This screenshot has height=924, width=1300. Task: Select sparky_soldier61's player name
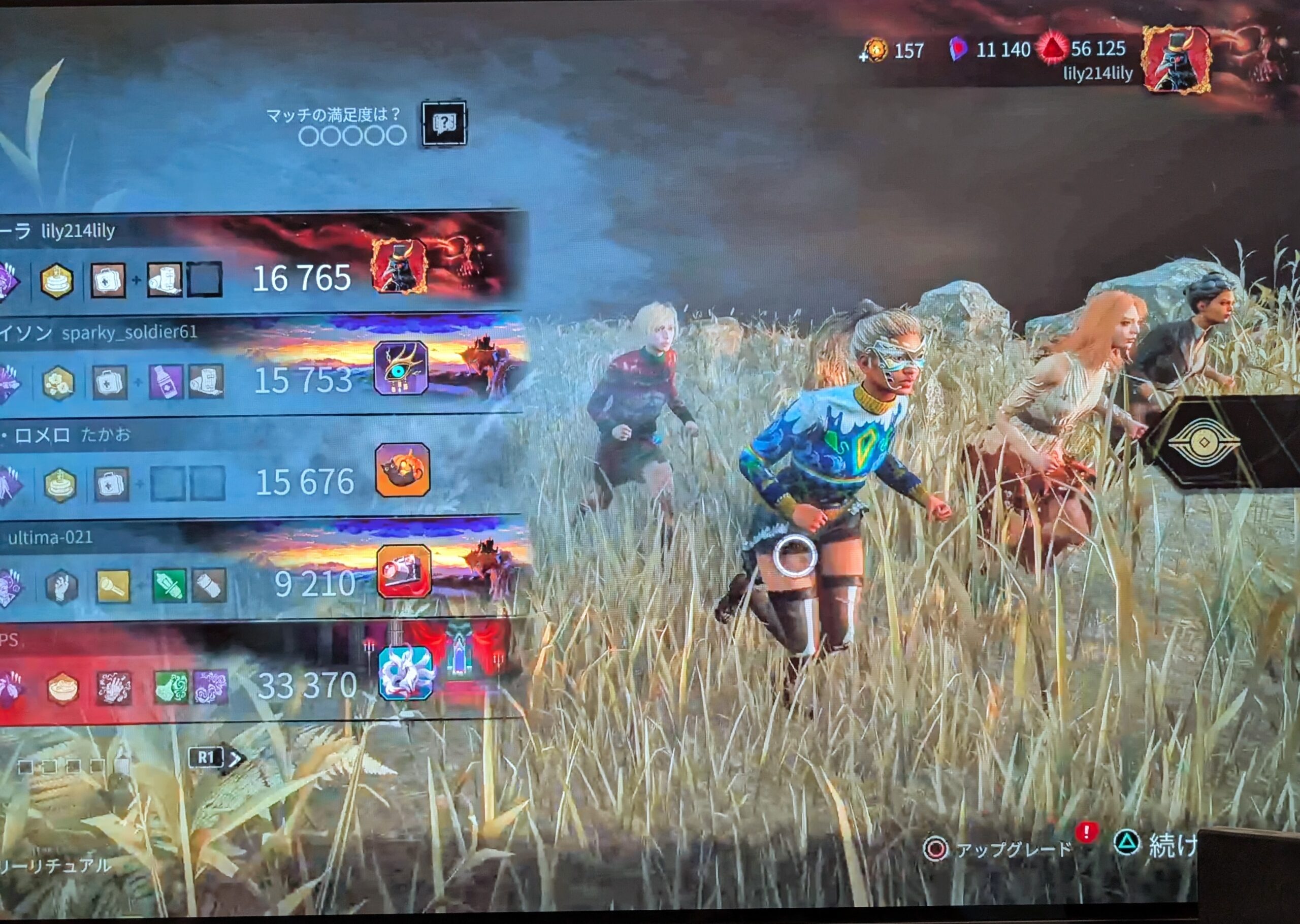(x=129, y=332)
